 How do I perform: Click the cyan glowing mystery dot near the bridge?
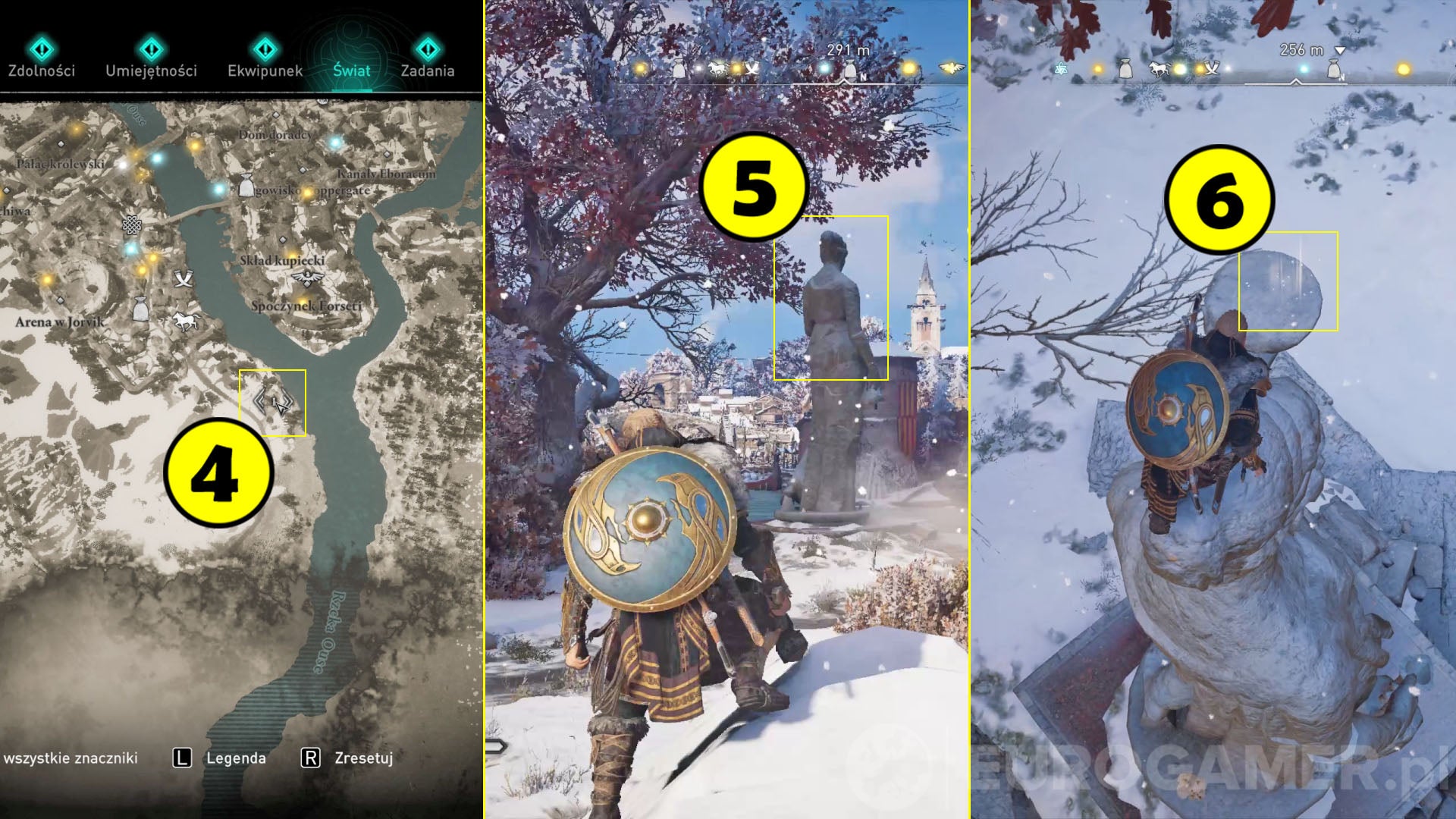point(218,190)
